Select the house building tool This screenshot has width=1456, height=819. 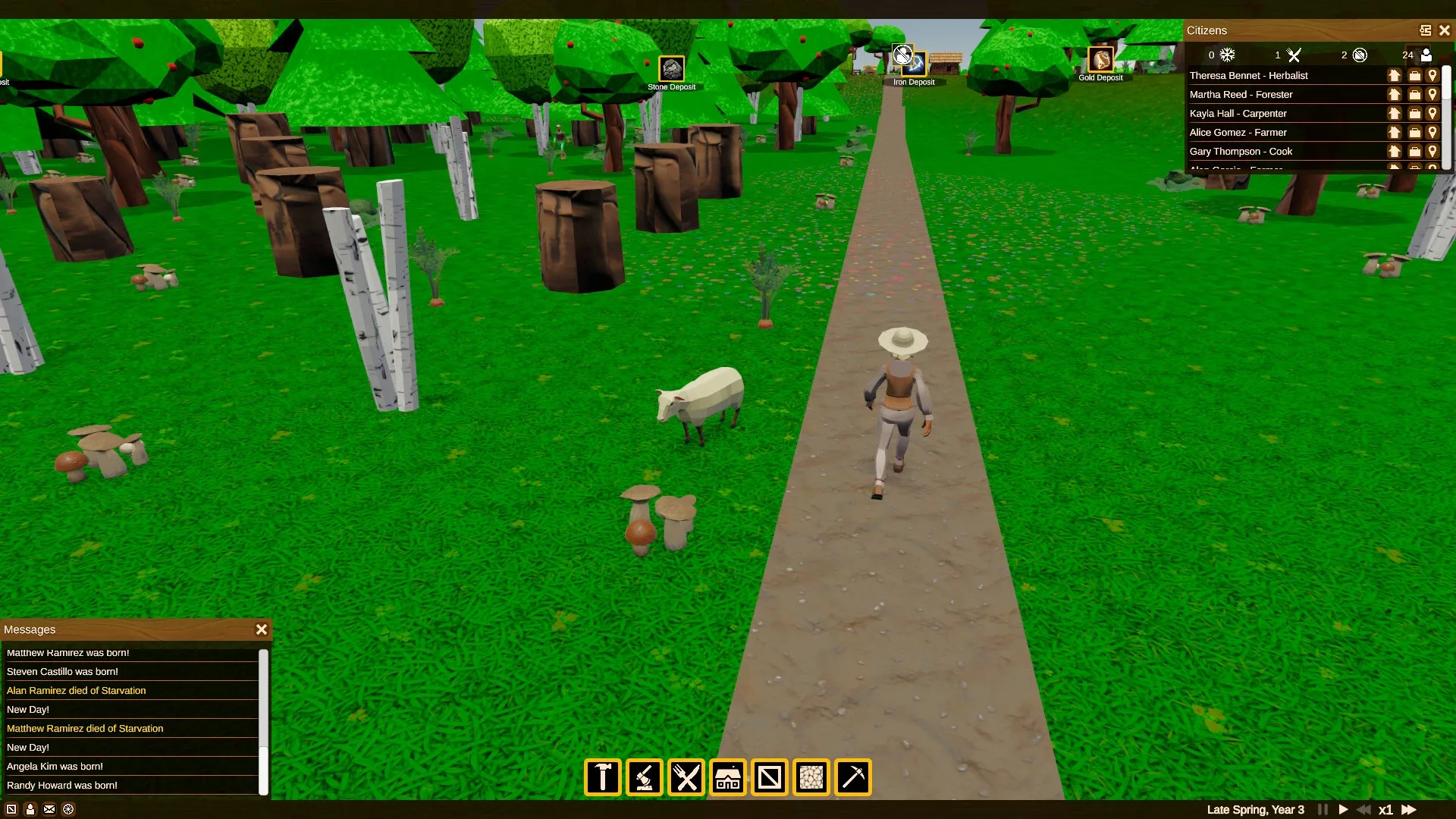727,777
